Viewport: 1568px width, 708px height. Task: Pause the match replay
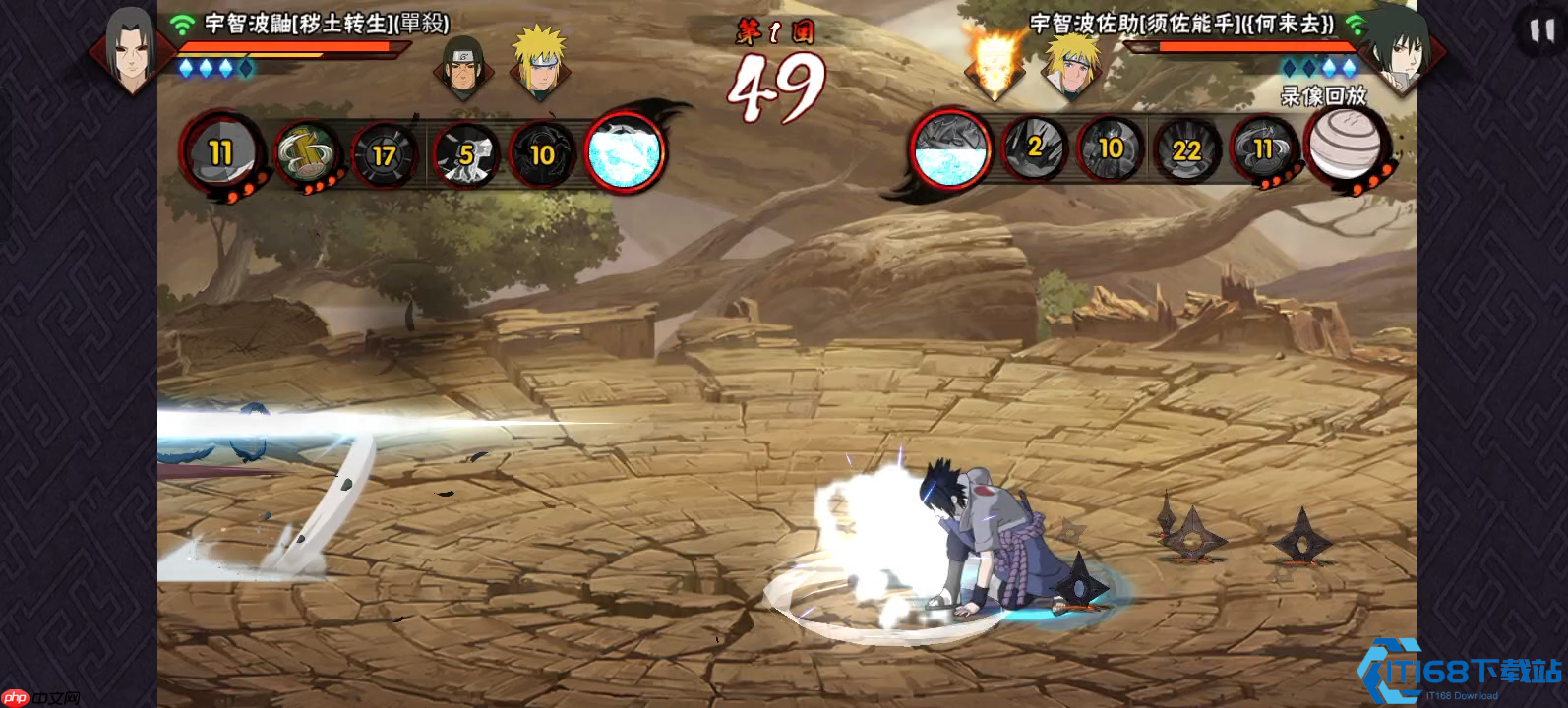point(1540,30)
